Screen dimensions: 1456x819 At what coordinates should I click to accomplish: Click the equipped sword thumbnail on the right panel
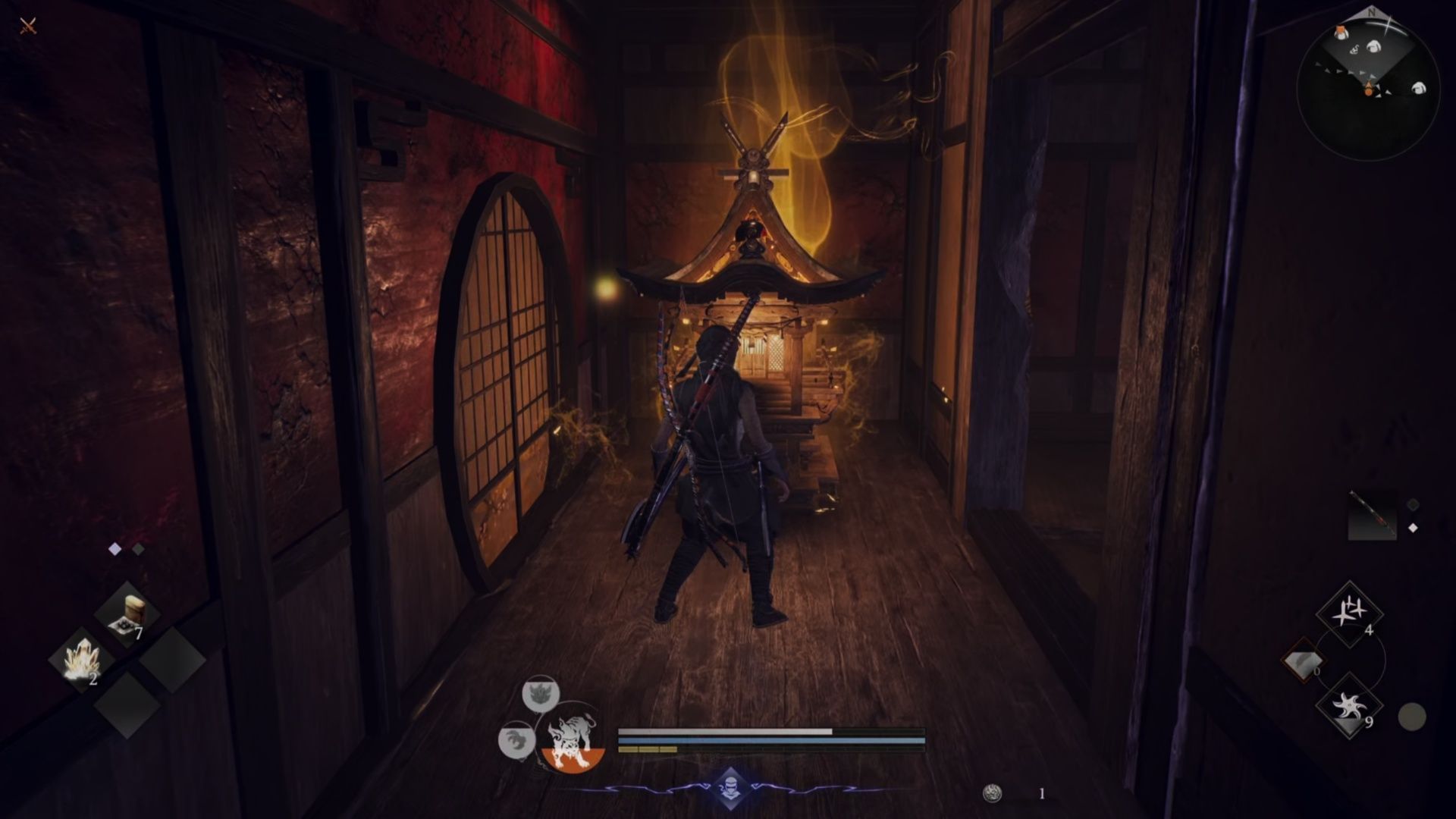pos(1373,514)
